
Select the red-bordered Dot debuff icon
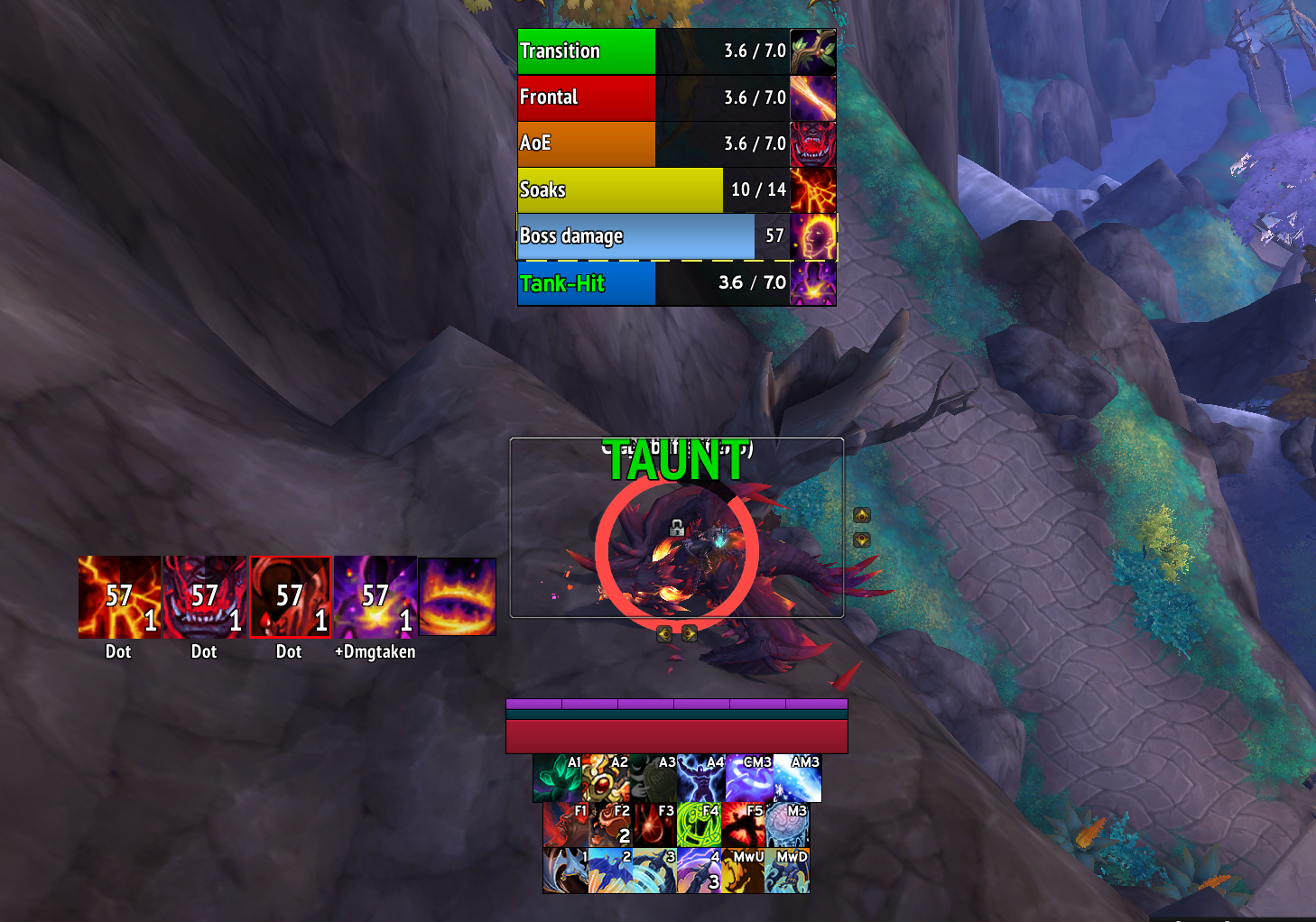[290, 597]
